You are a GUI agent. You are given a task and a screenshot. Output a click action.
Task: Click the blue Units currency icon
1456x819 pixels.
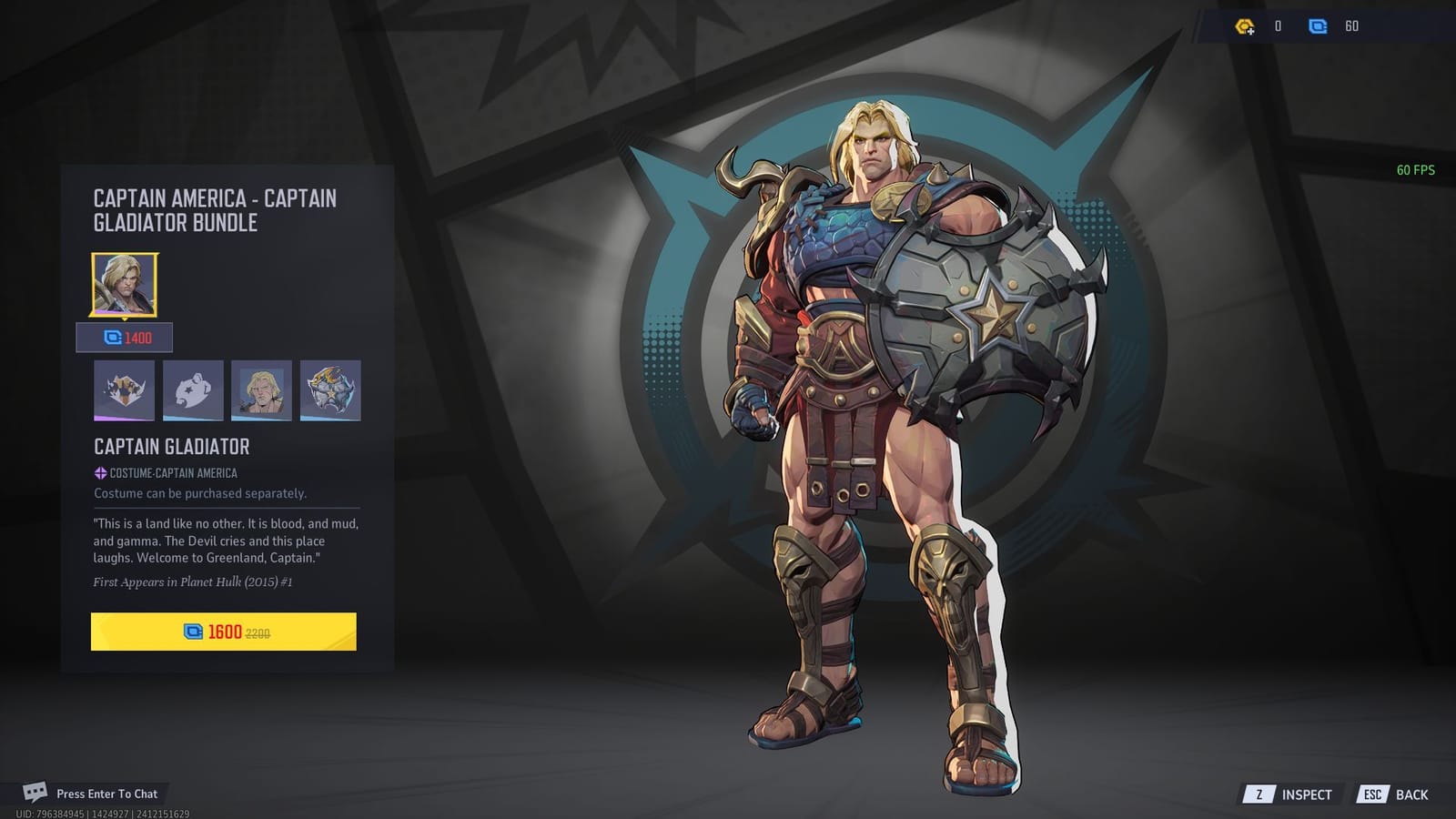(1319, 26)
